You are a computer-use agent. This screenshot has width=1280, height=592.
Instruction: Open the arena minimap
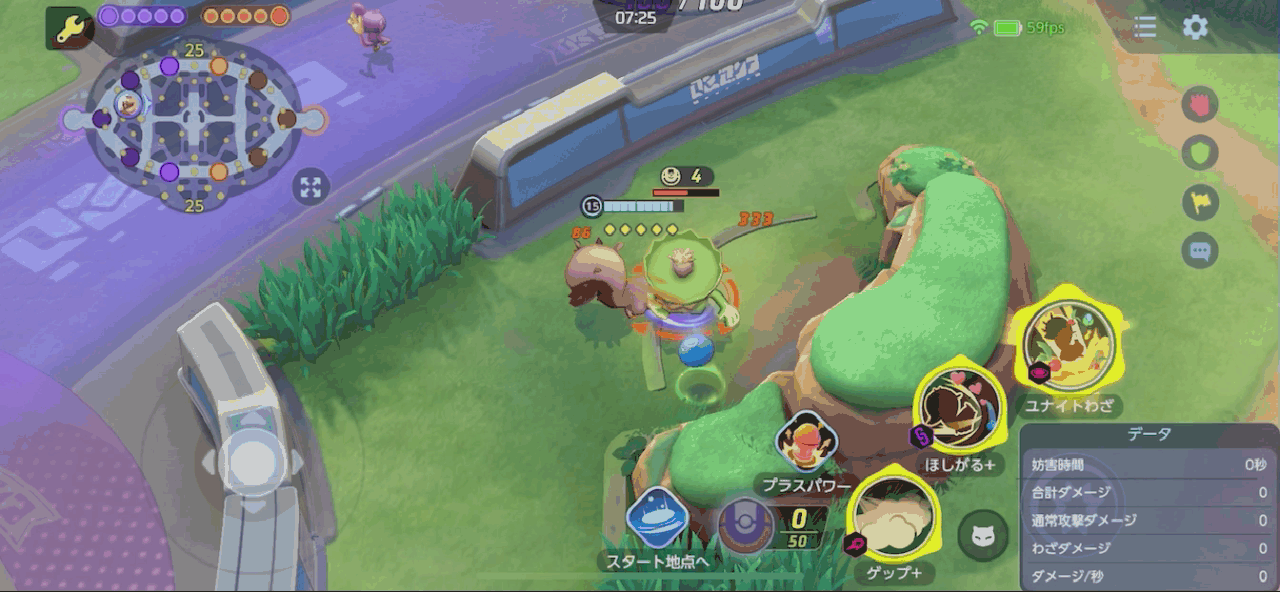(x=193, y=123)
